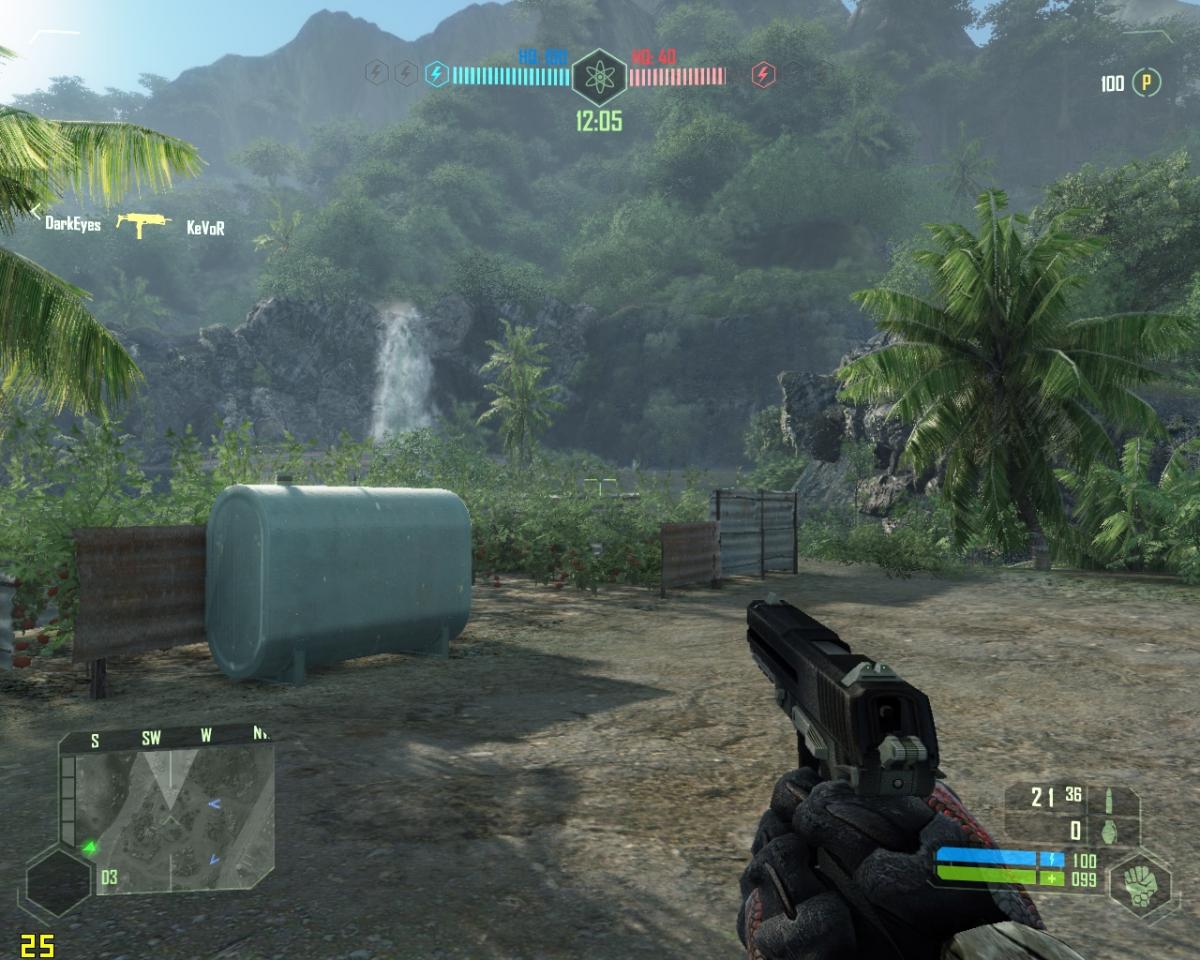Click the bullet ammo type icon
This screenshot has height=960, width=1200.
(x=1109, y=799)
